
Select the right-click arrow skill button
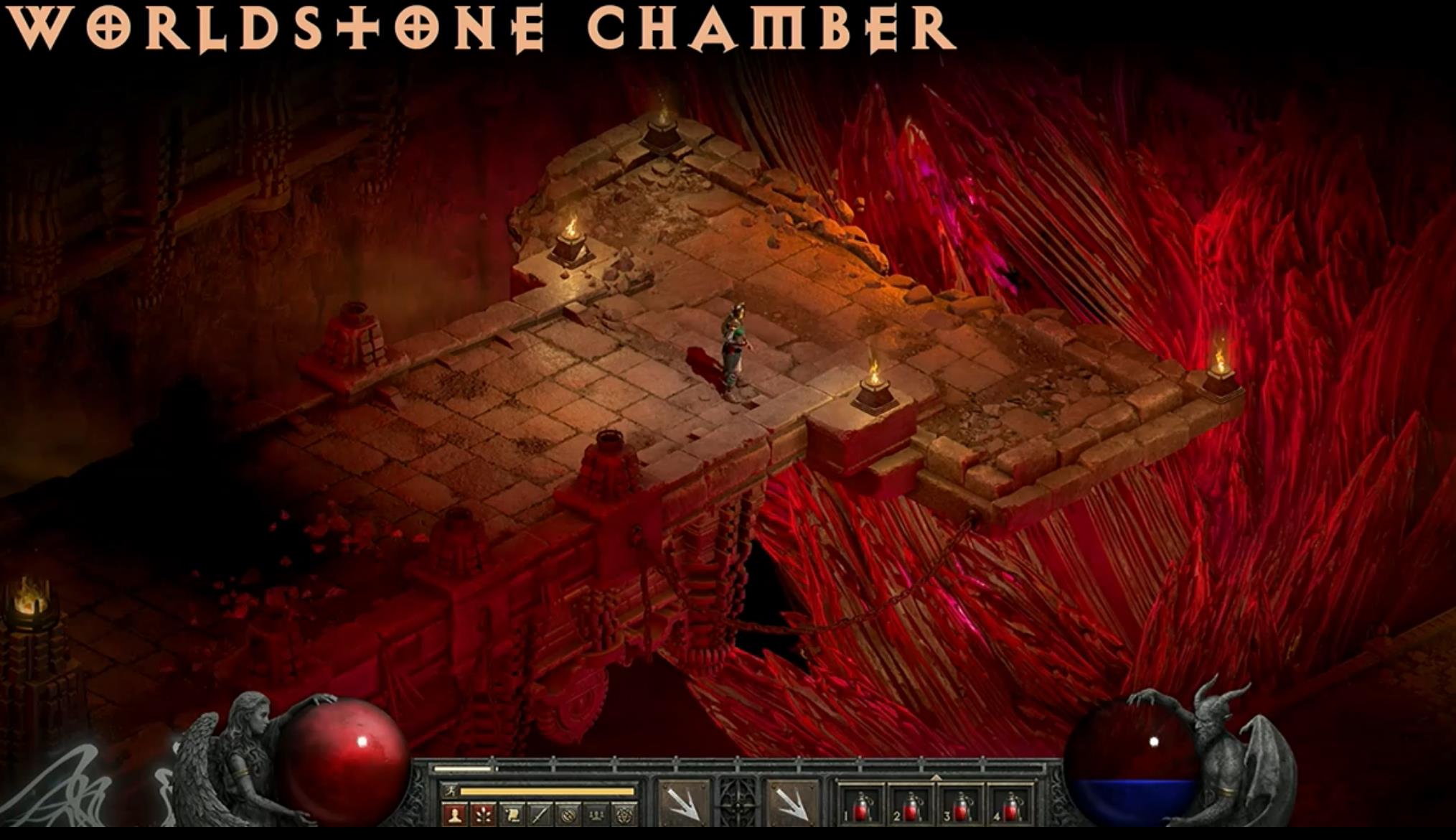793,803
